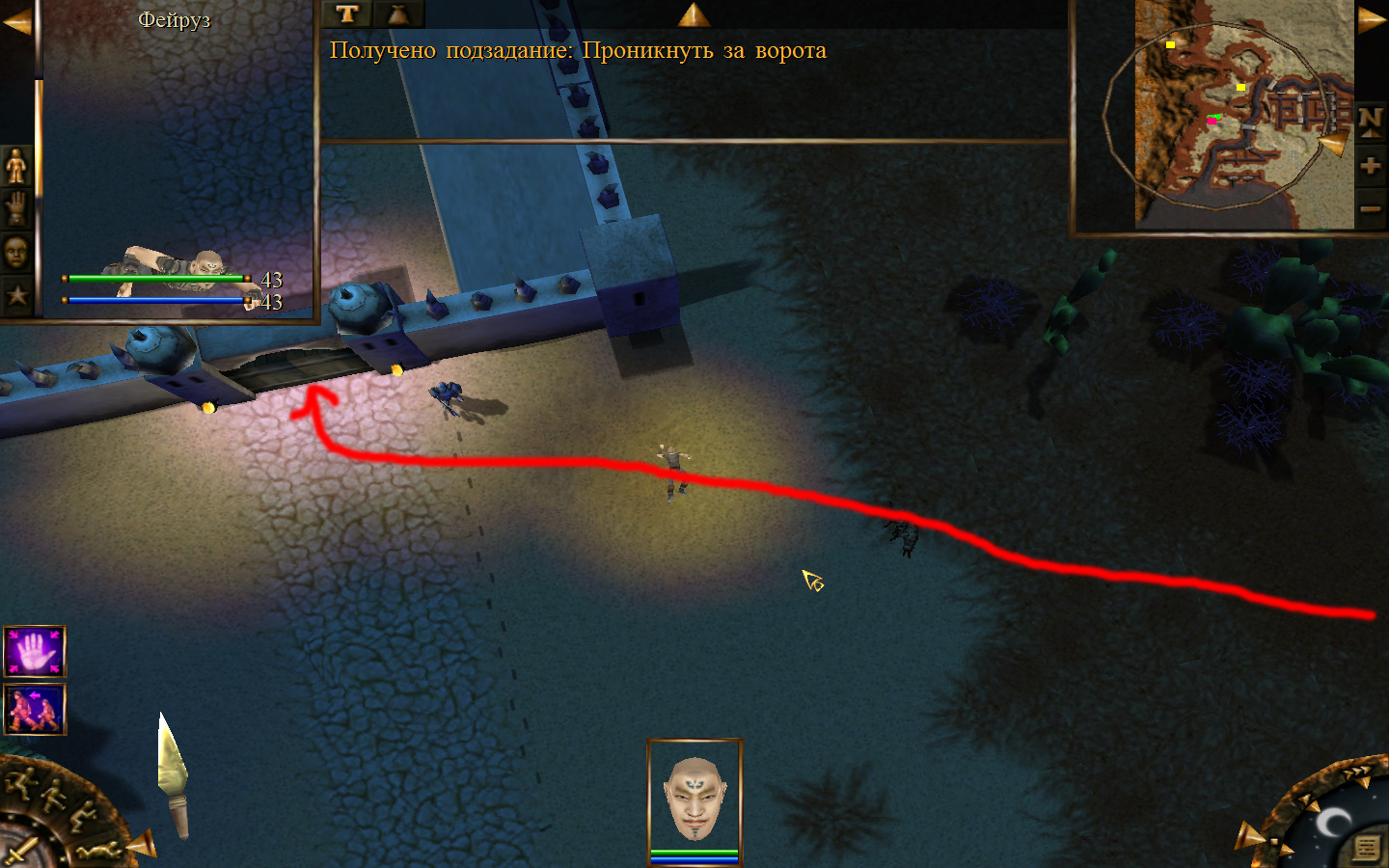Open the star tab on the side panel
1389x868 pixels.
16,295
